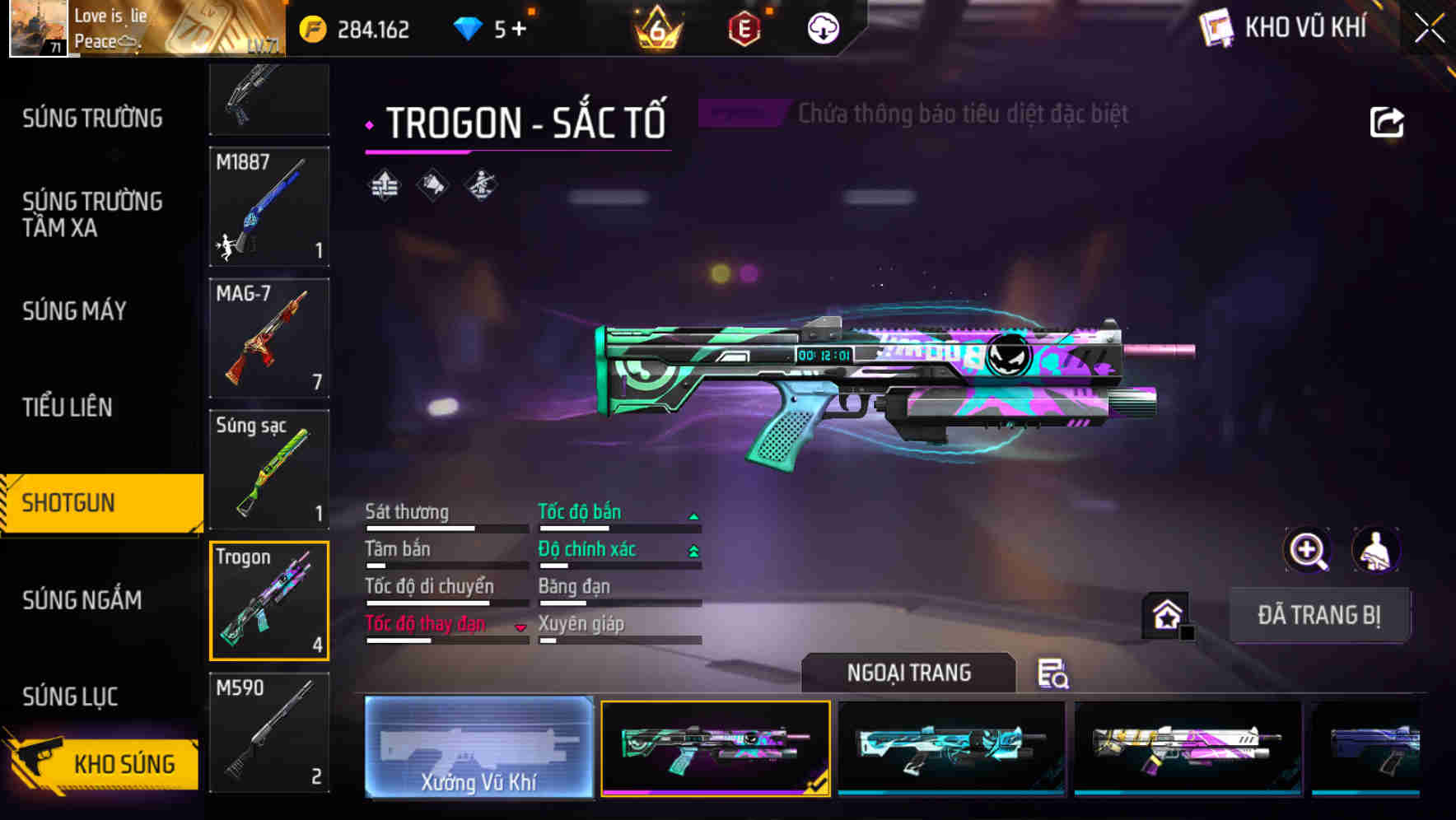This screenshot has height=820, width=1456.
Task: Open the Kho Súng tab
Action: click(103, 763)
